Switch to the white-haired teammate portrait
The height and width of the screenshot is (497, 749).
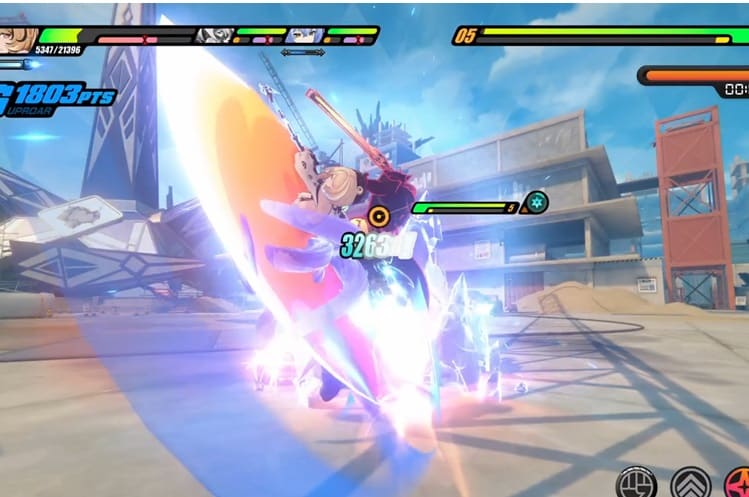click(214, 35)
